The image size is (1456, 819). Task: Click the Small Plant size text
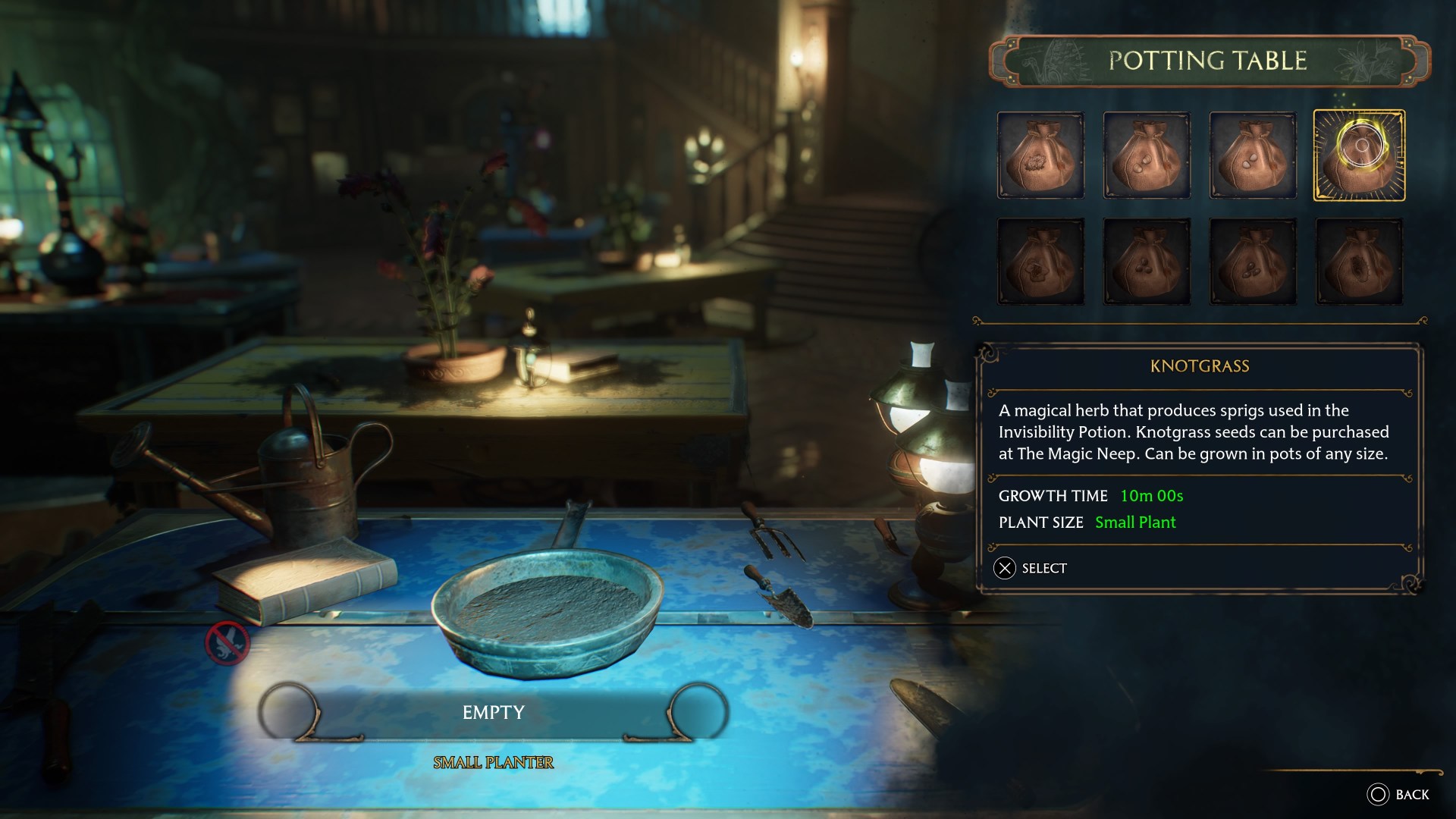1134,522
